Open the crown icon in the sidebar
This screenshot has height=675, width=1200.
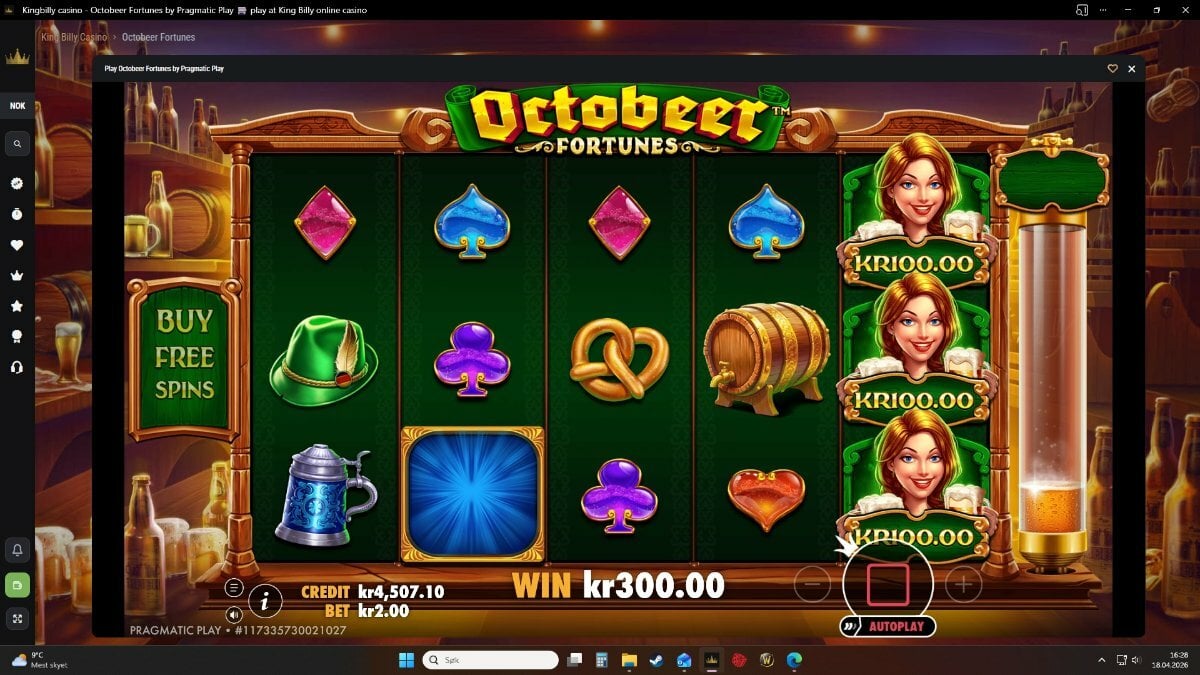point(17,276)
